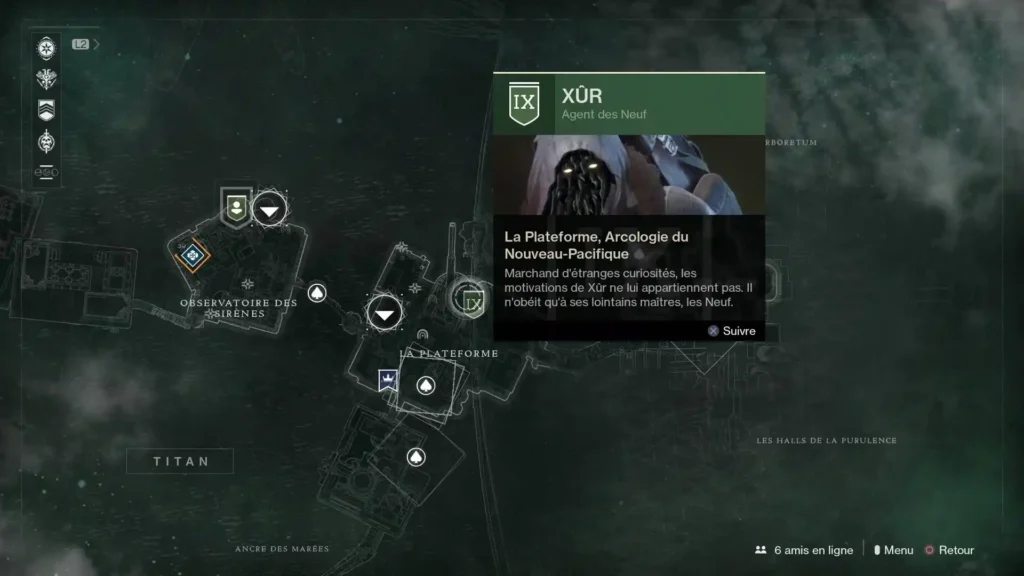This screenshot has width=1024, height=576.
Task: Select the green vendor shield marker
Action: pyautogui.click(x=236, y=208)
